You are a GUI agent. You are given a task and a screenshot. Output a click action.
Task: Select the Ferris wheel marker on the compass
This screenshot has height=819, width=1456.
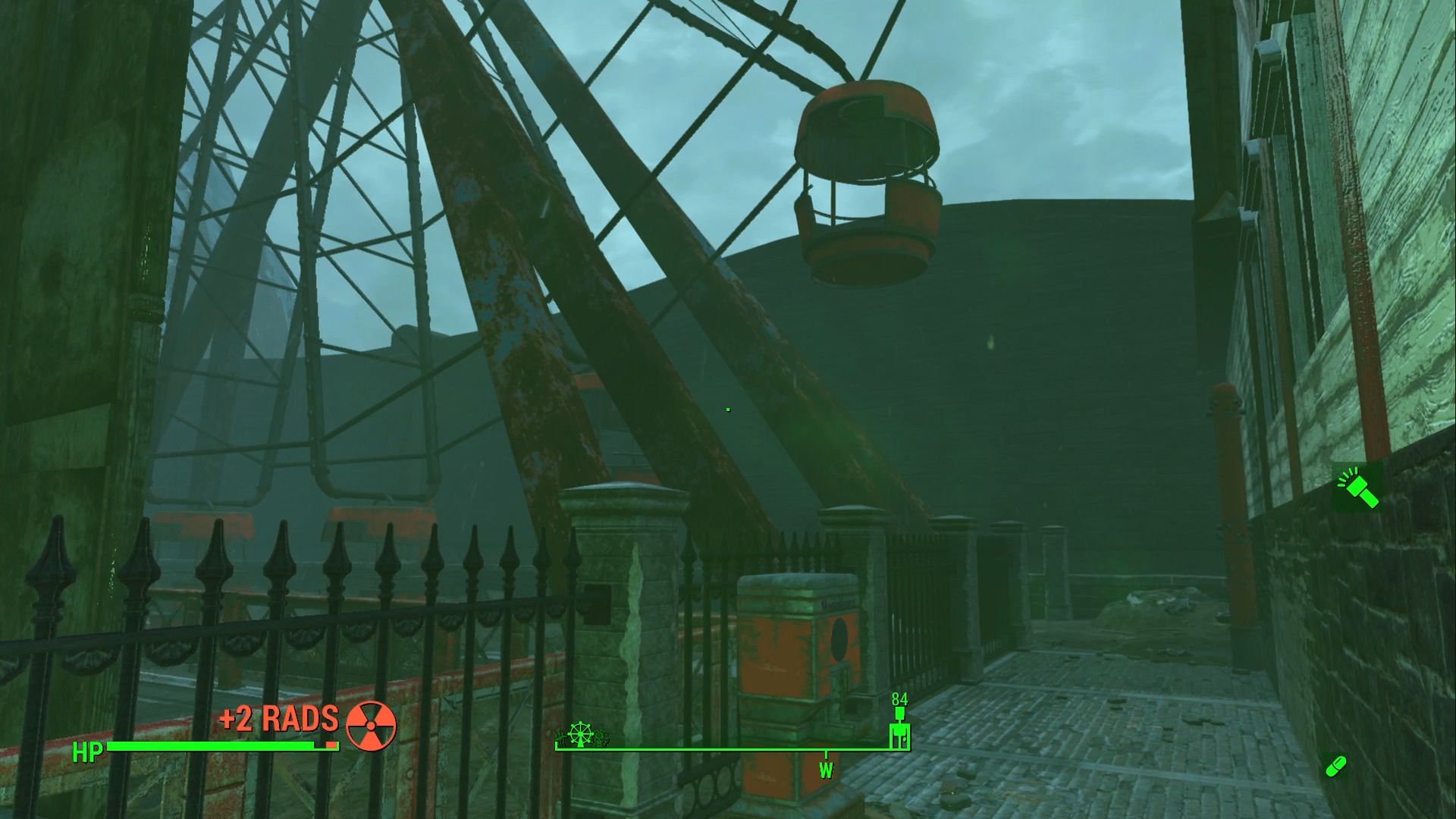pos(580,733)
